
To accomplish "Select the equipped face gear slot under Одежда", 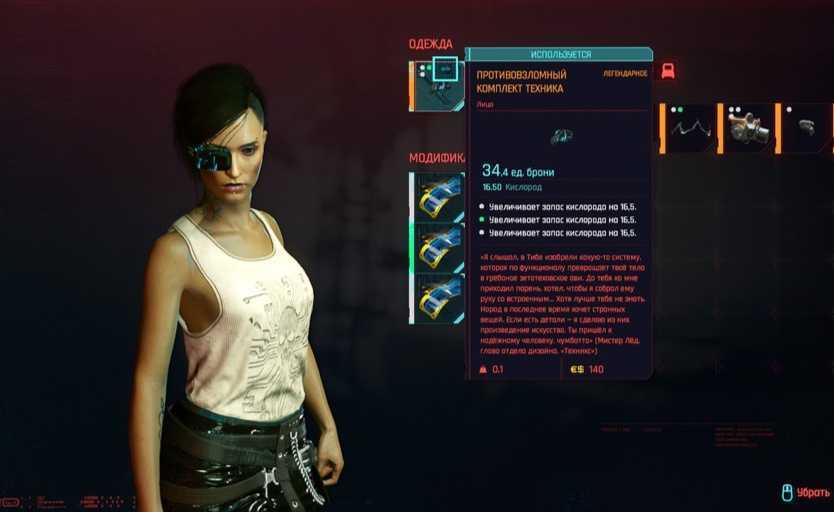I will pyautogui.click(x=438, y=86).
